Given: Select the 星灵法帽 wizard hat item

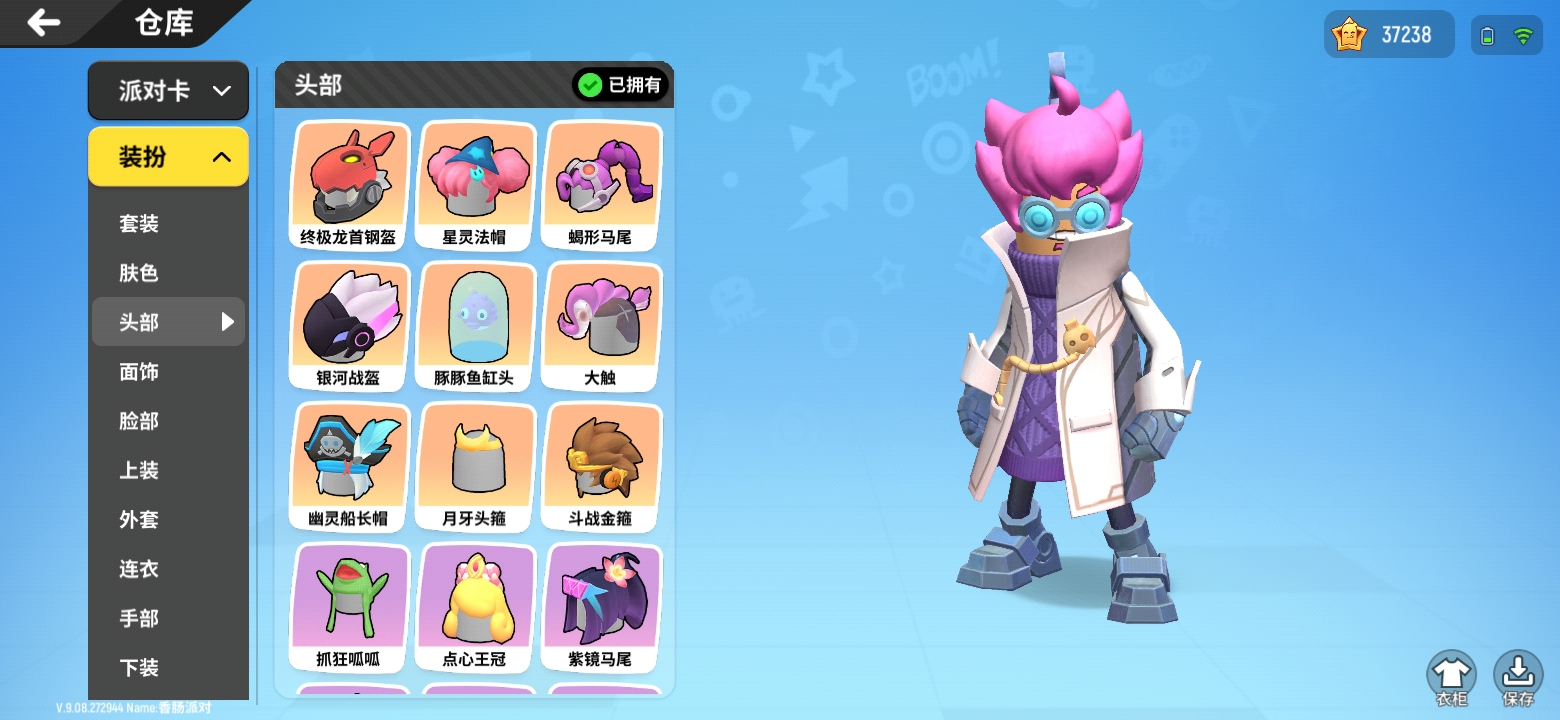Looking at the screenshot, I should click(475, 183).
